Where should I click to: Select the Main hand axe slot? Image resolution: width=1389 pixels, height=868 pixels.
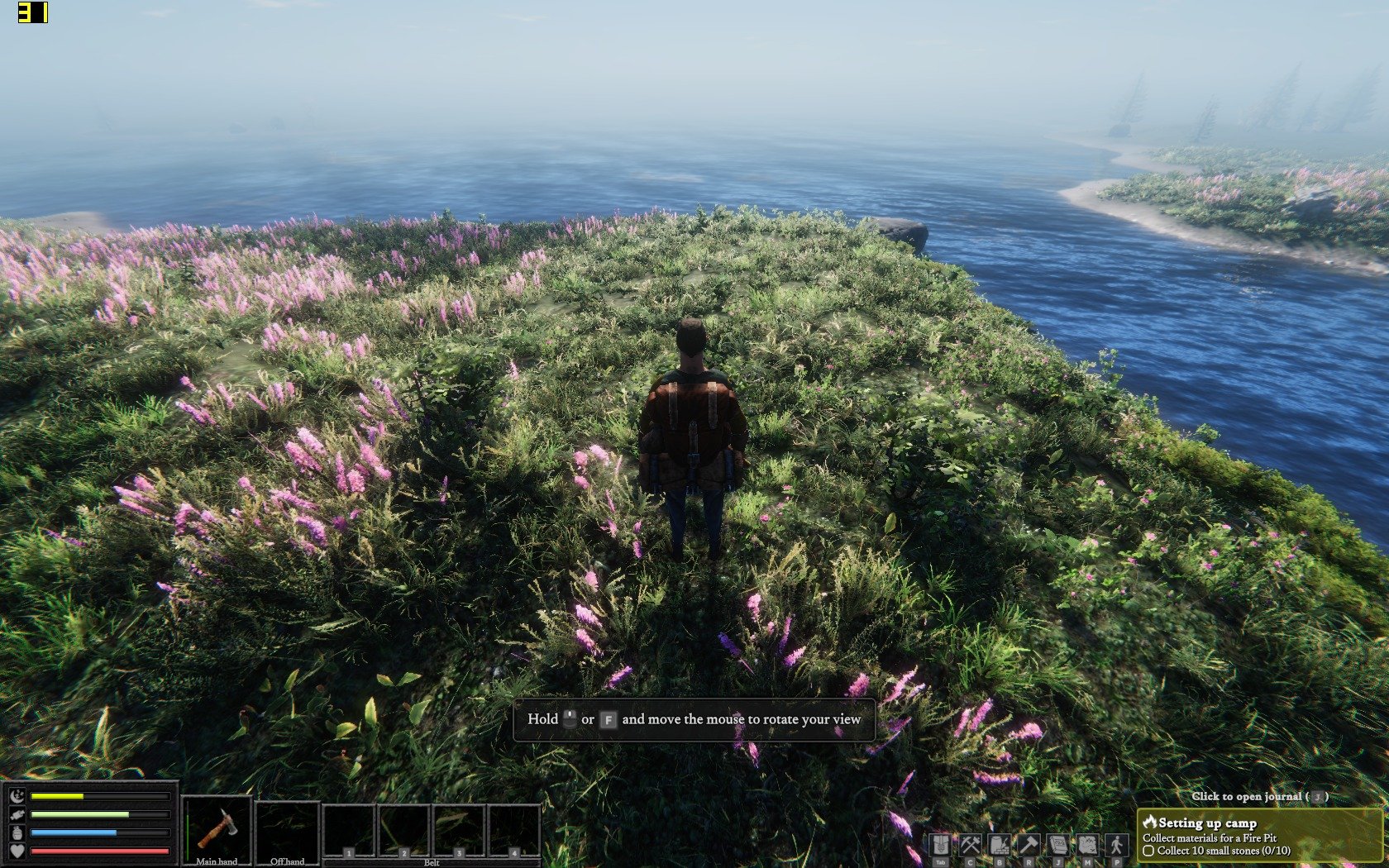pos(217,830)
